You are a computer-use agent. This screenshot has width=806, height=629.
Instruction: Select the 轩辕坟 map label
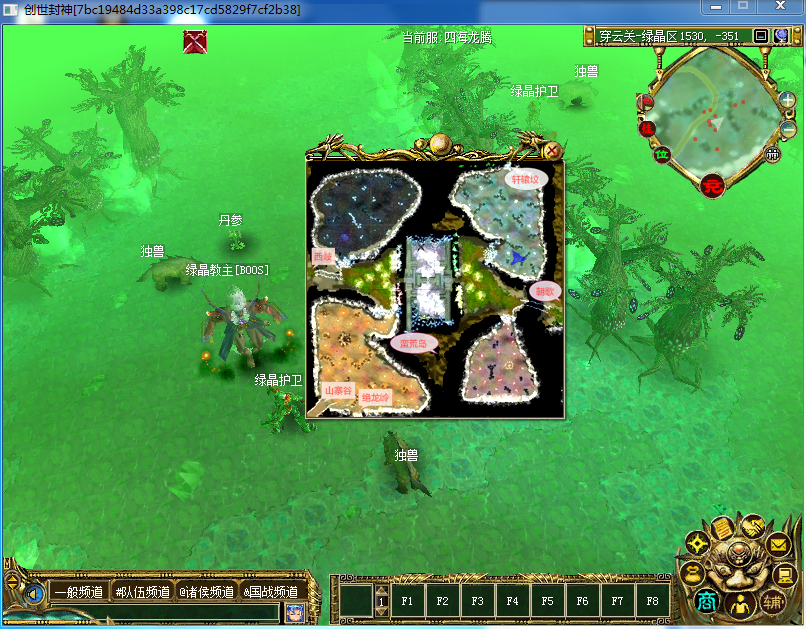tap(526, 180)
